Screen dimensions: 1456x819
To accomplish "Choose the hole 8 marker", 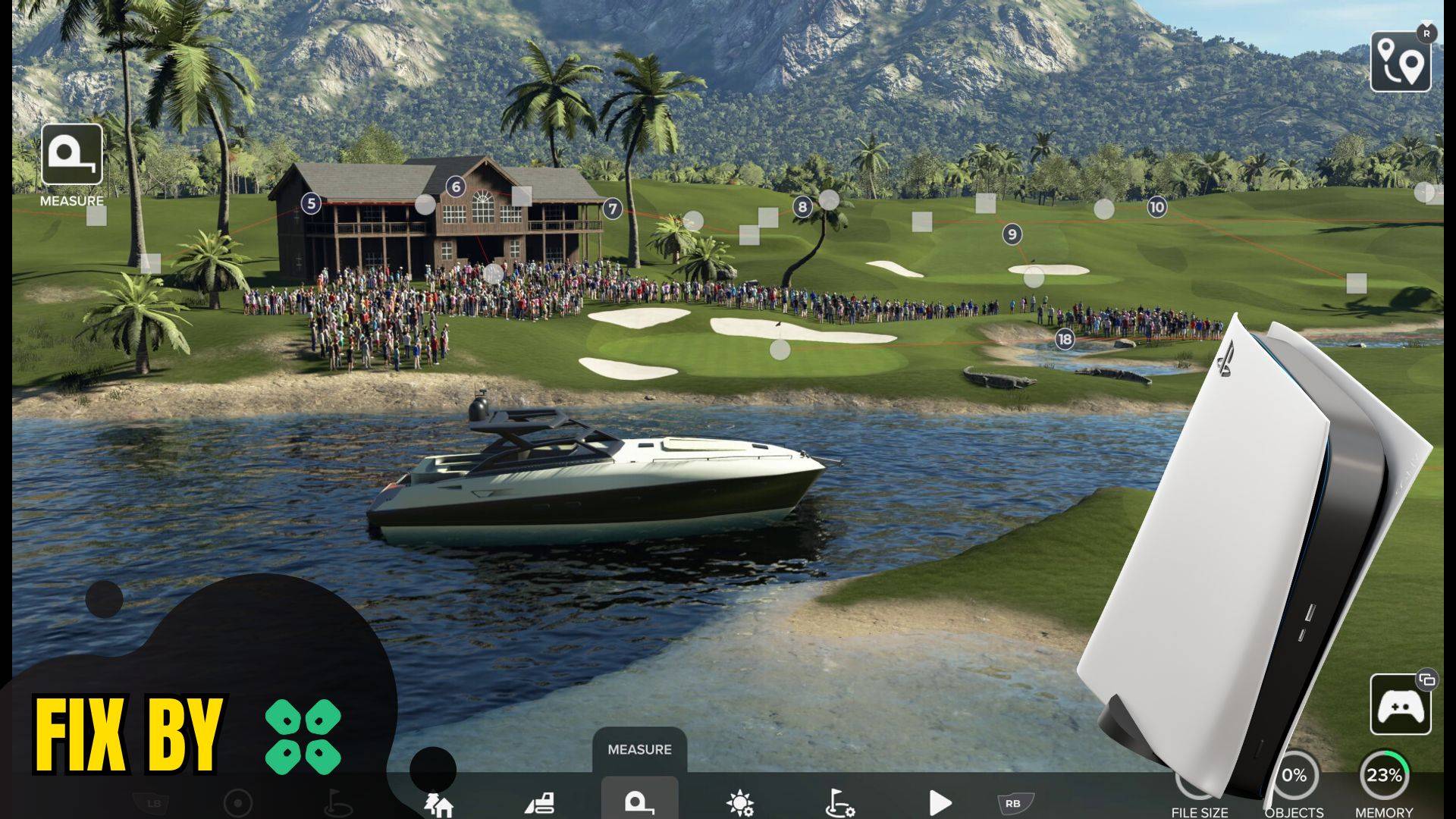I will pyautogui.click(x=802, y=206).
